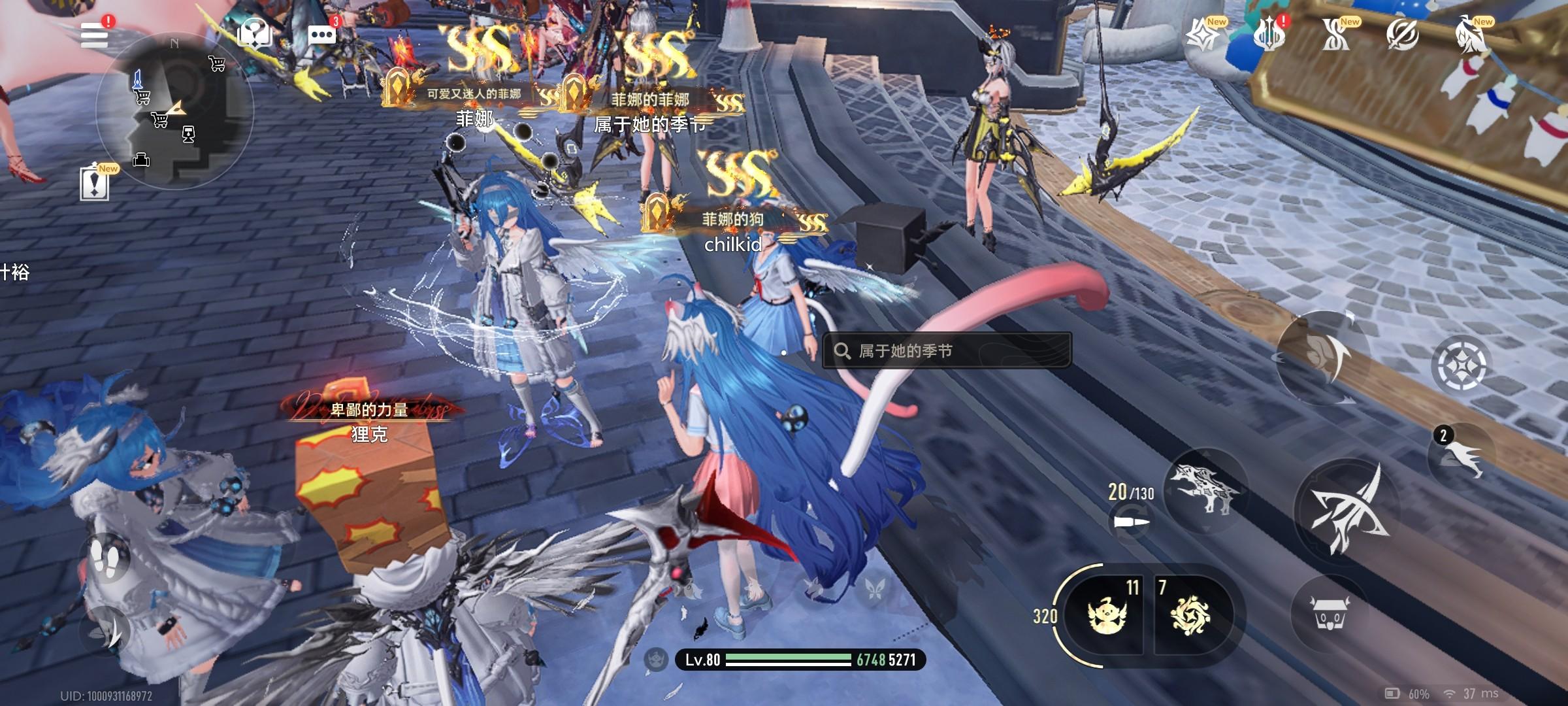Image resolution: width=1568 pixels, height=706 pixels.
Task: Tap the round crosshair target-lock button
Action: (1461, 363)
